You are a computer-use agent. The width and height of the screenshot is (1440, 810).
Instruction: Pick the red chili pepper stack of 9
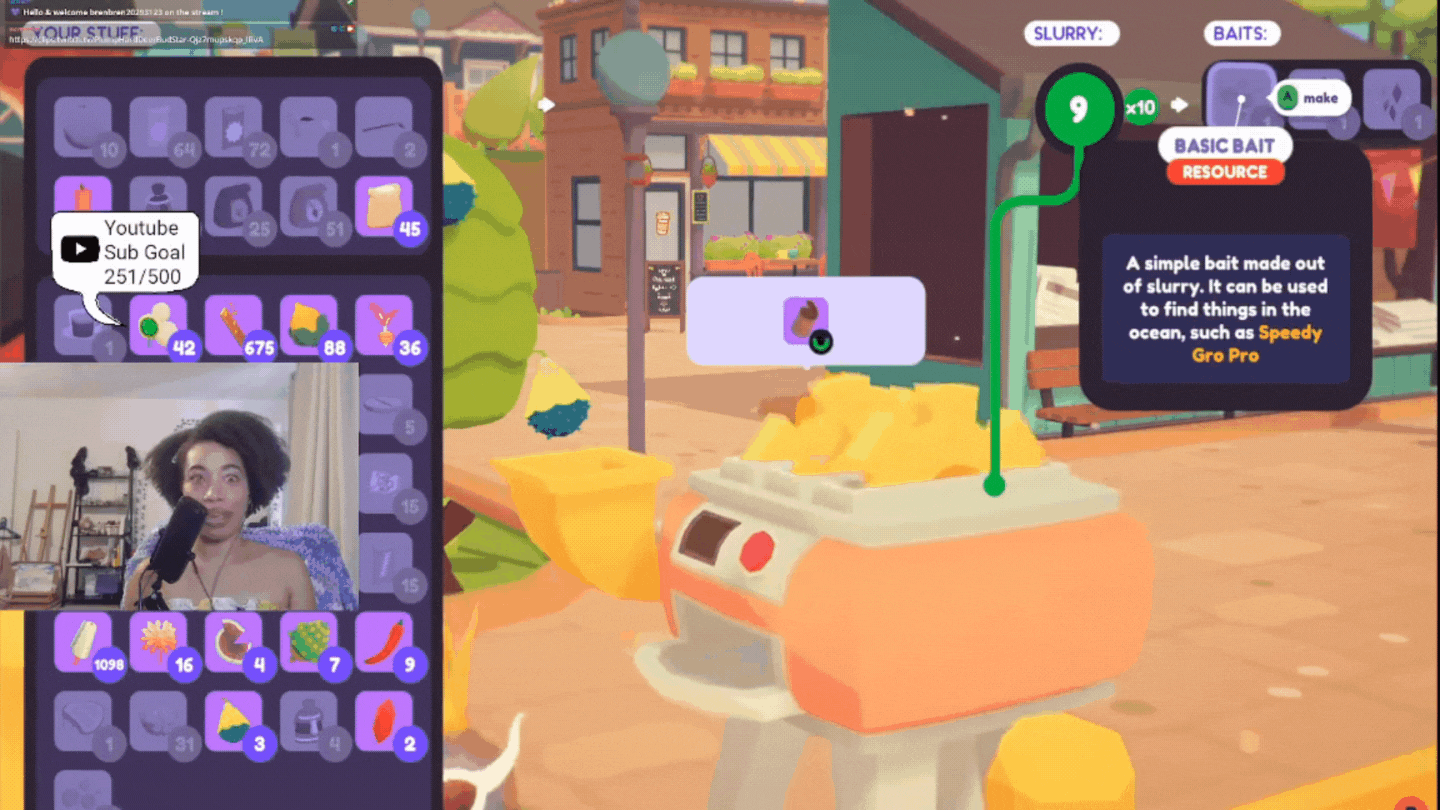coord(384,642)
